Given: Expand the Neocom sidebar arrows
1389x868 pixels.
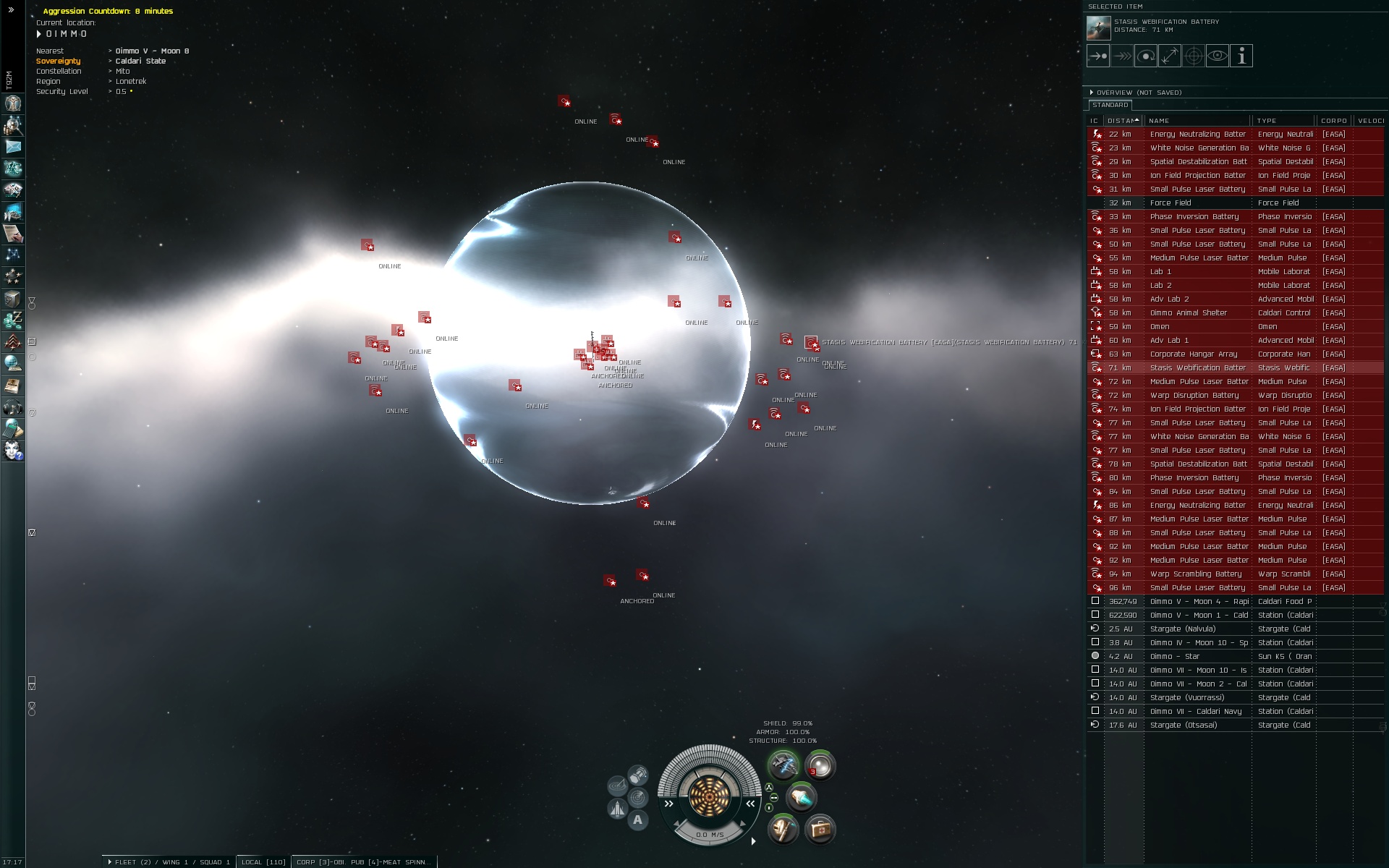Looking at the screenshot, I should [11, 10].
